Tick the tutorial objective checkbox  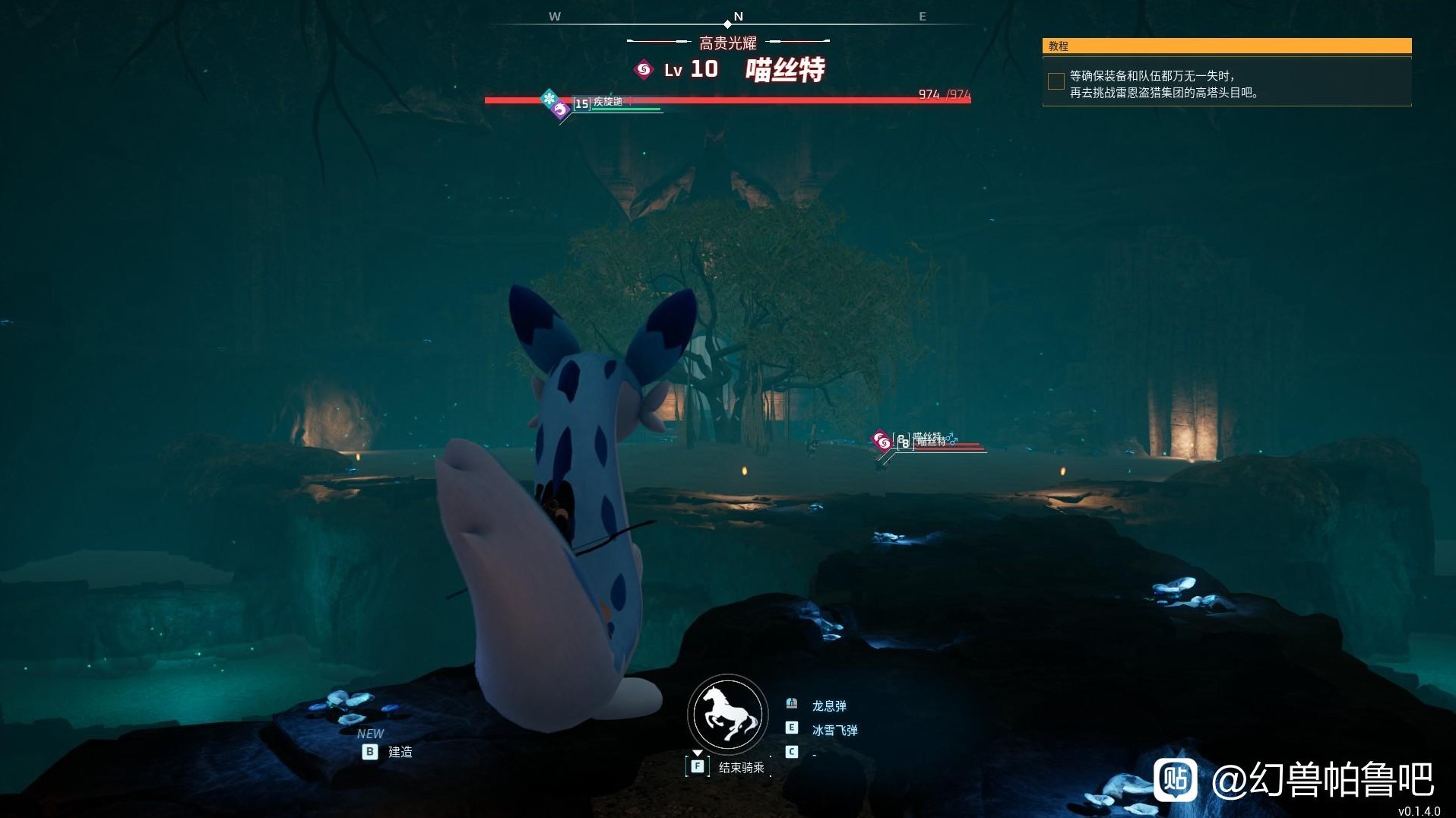click(x=1056, y=81)
